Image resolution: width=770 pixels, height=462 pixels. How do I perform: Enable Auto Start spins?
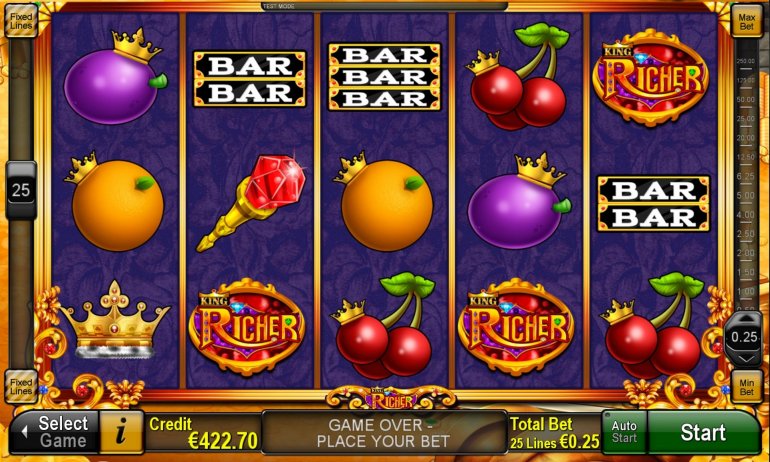(624, 432)
